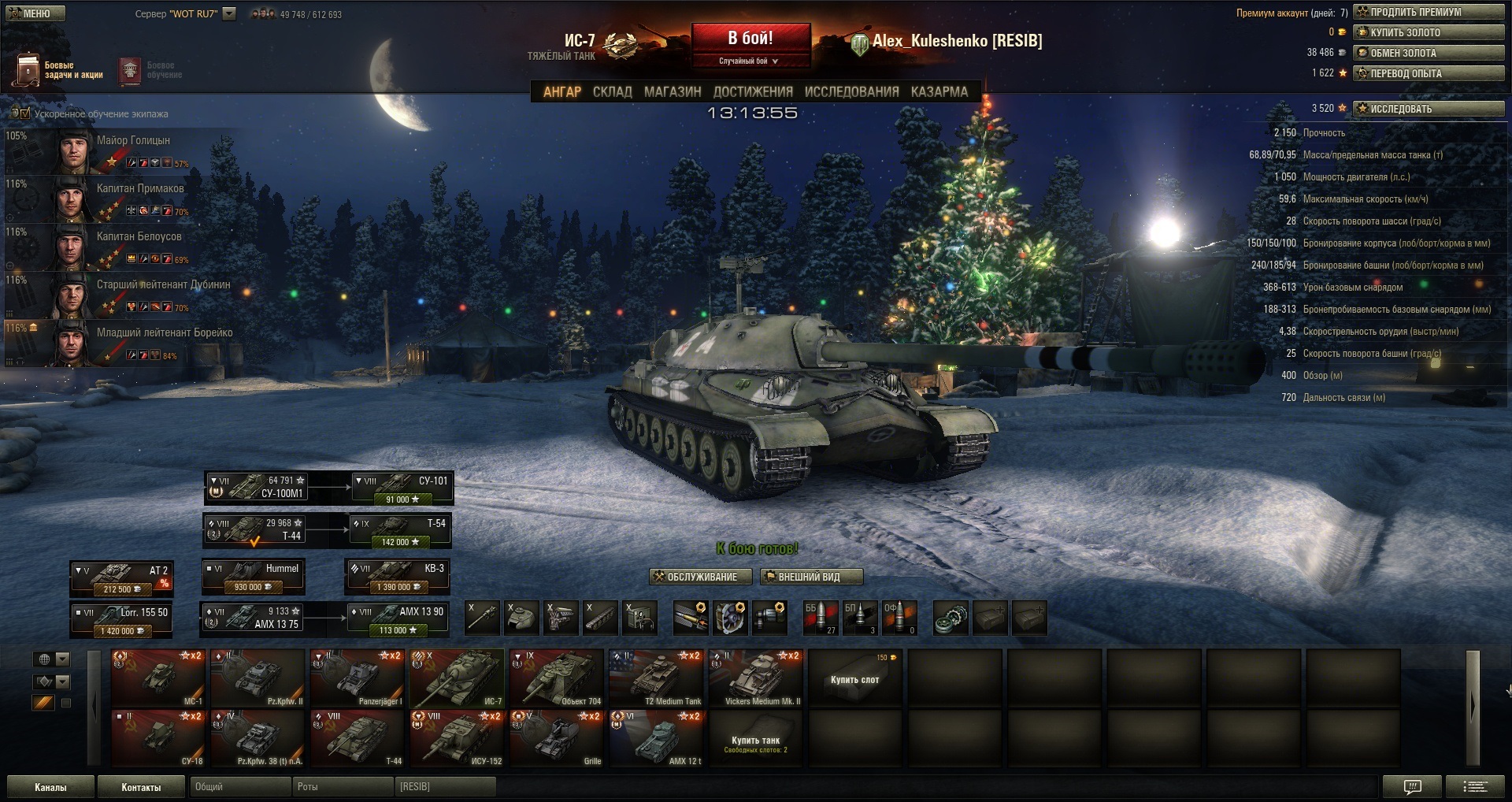Image resolution: width=1512 pixels, height=802 pixels.
Task: Open the ВНЕШНИЙ ВИД customization
Action: pyautogui.click(x=811, y=577)
